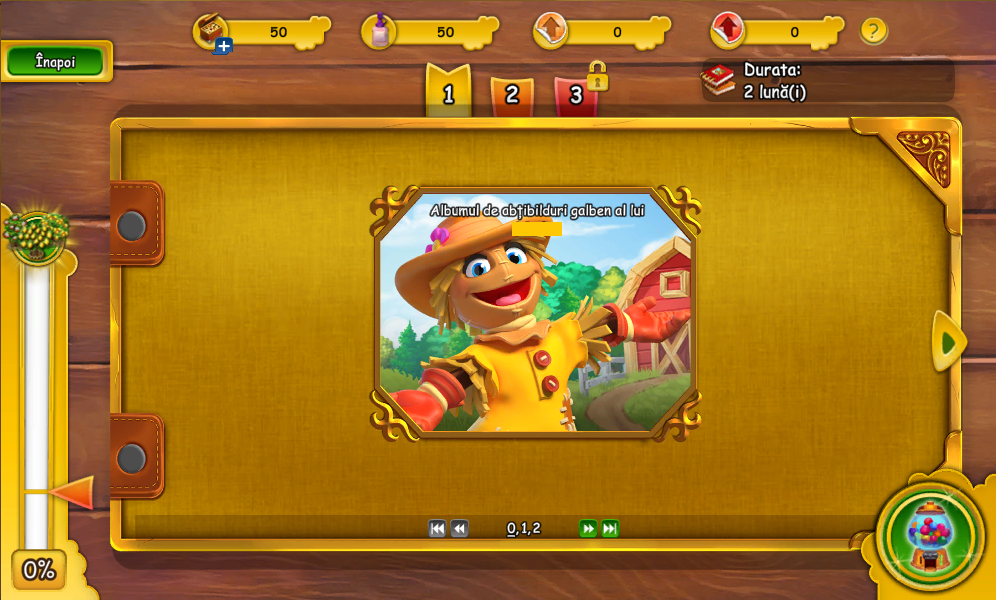Switch to album tab 2
The width and height of the screenshot is (996, 600).
(512, 95)
